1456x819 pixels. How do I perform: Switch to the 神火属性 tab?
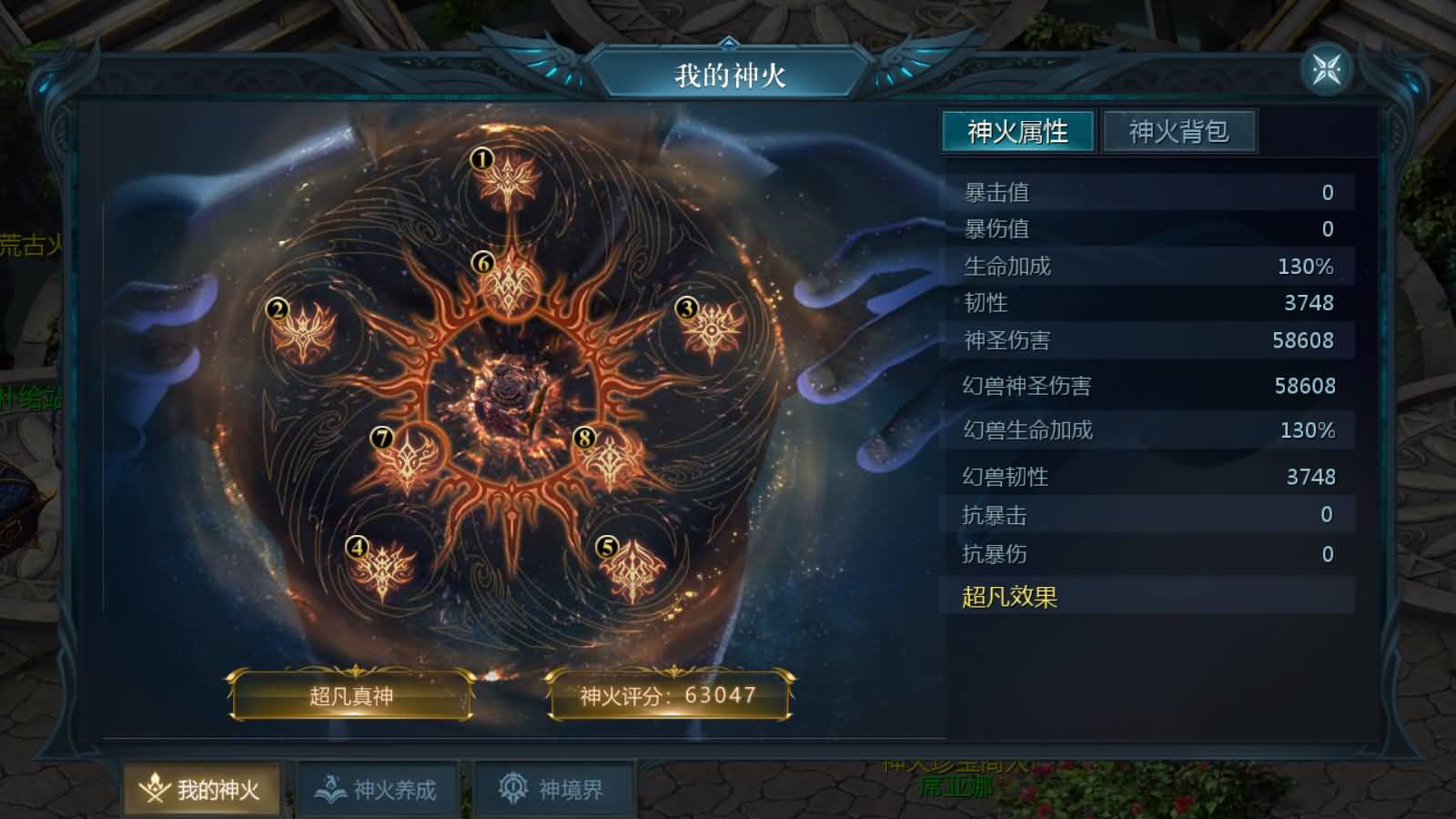click(1018, 131)
